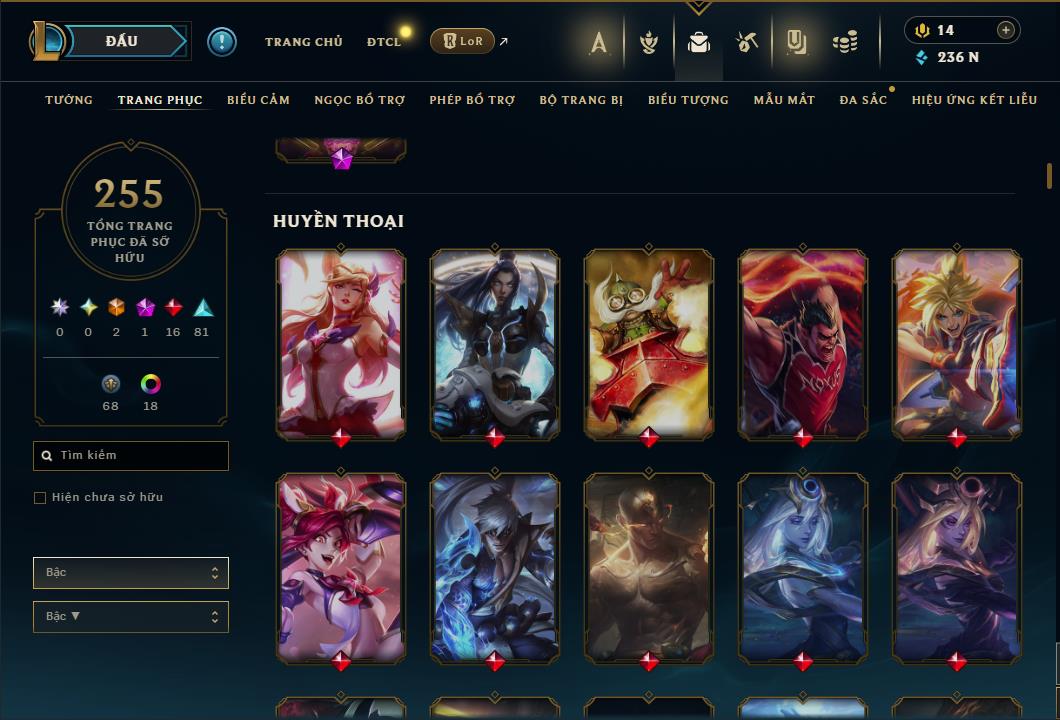The width and height of the screenshot is (1060, 720).
Task: Select the BIỂU CẢM tab
Action: (x=258, y=100)
